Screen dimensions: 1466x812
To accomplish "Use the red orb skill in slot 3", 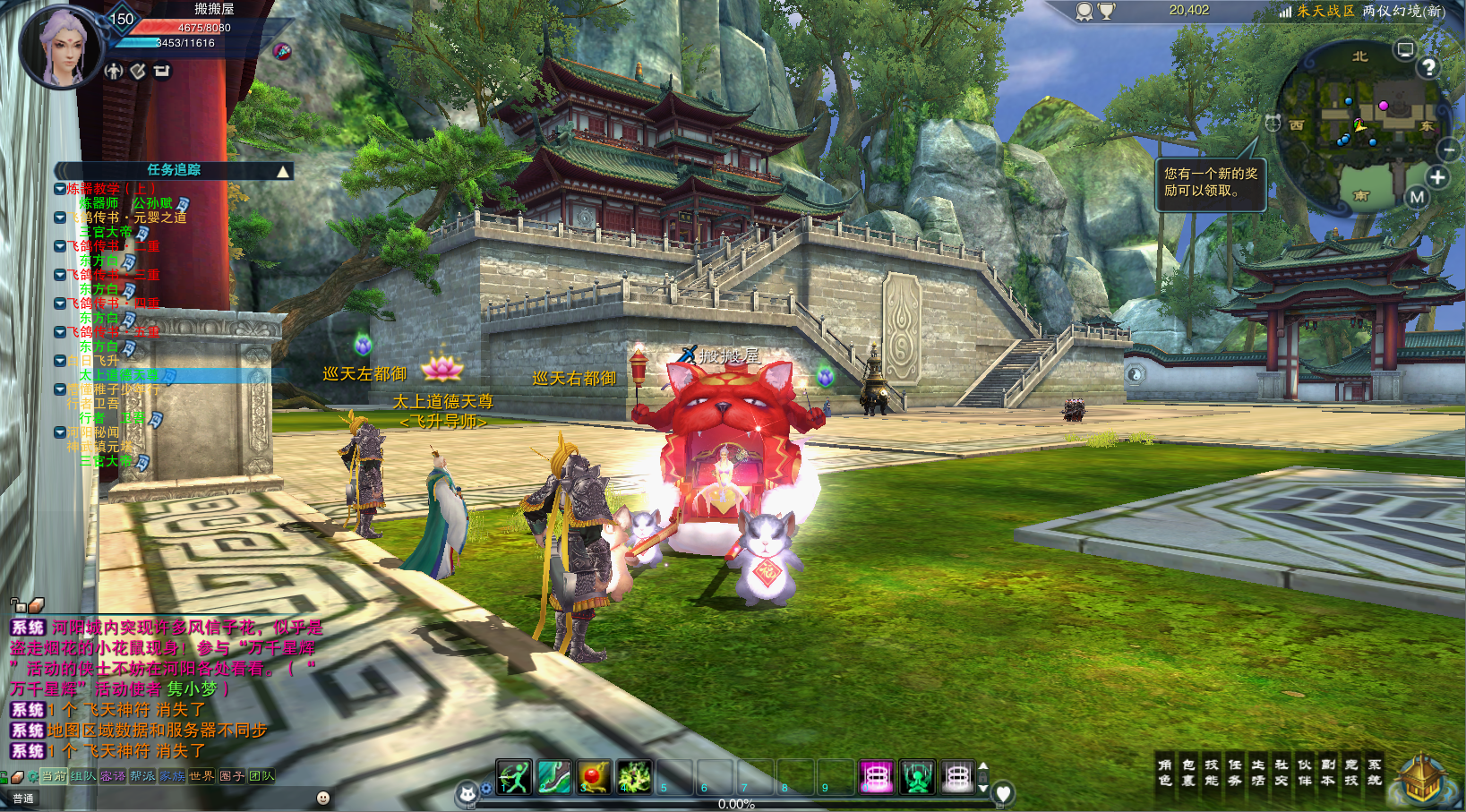I will tap(594, 777).
